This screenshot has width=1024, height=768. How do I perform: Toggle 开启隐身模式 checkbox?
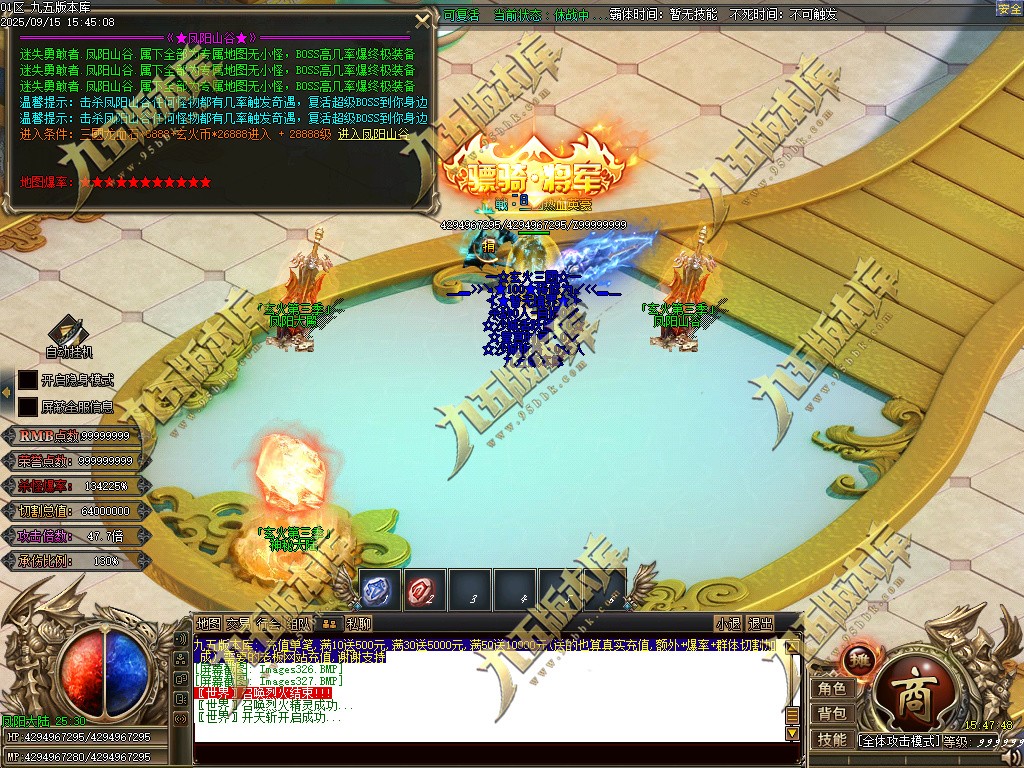point(28,380)
